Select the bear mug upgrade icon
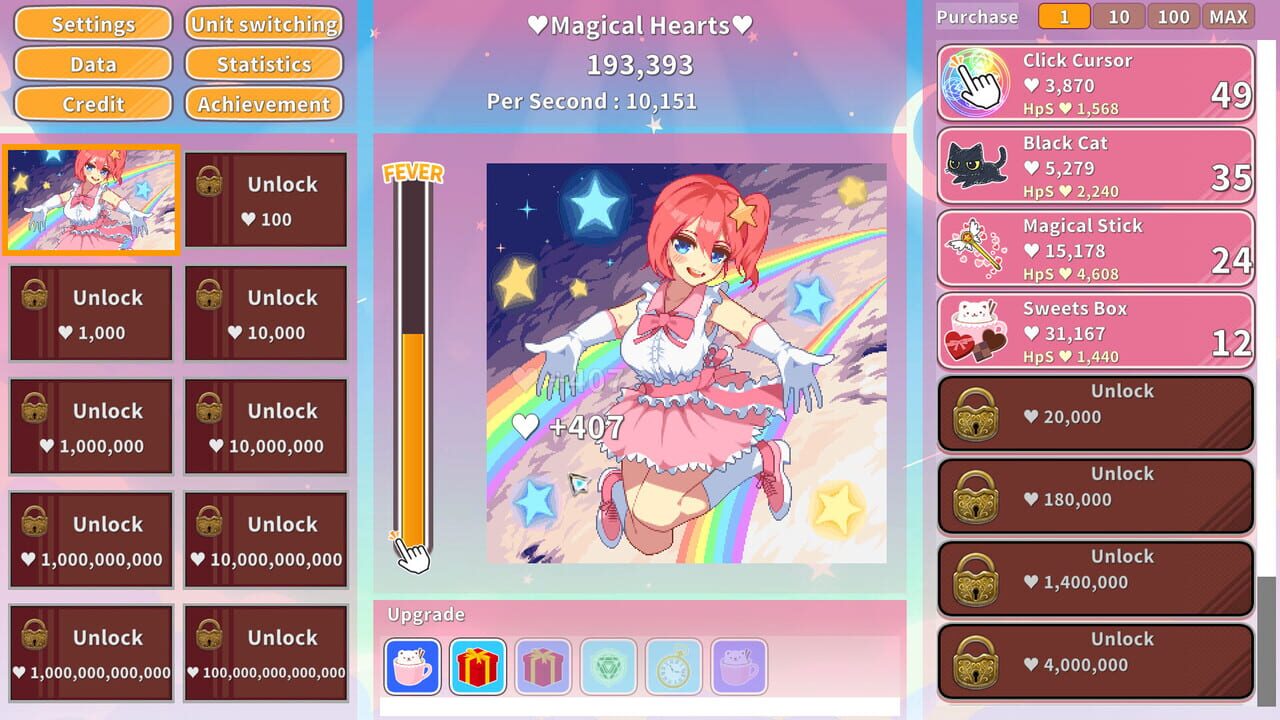Viewport: 1280px width, 720px height. (412, 666)
